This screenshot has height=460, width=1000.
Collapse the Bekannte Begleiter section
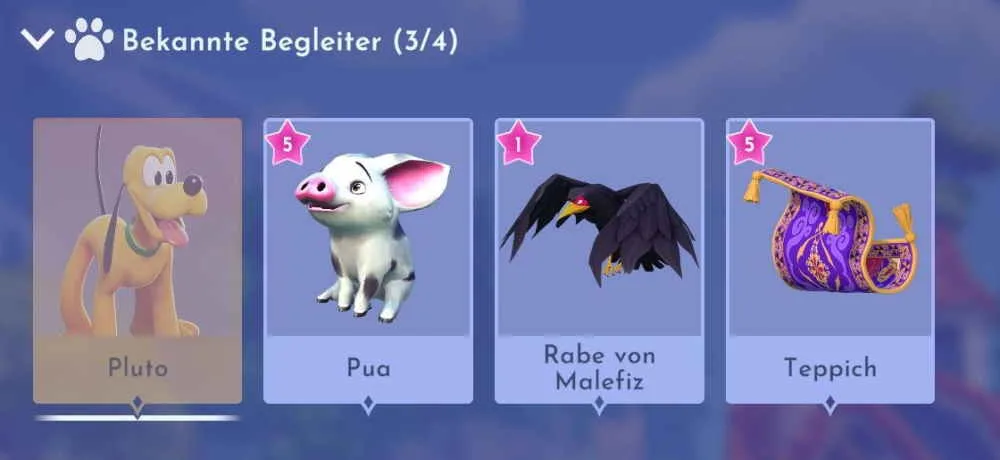point(38,40)
